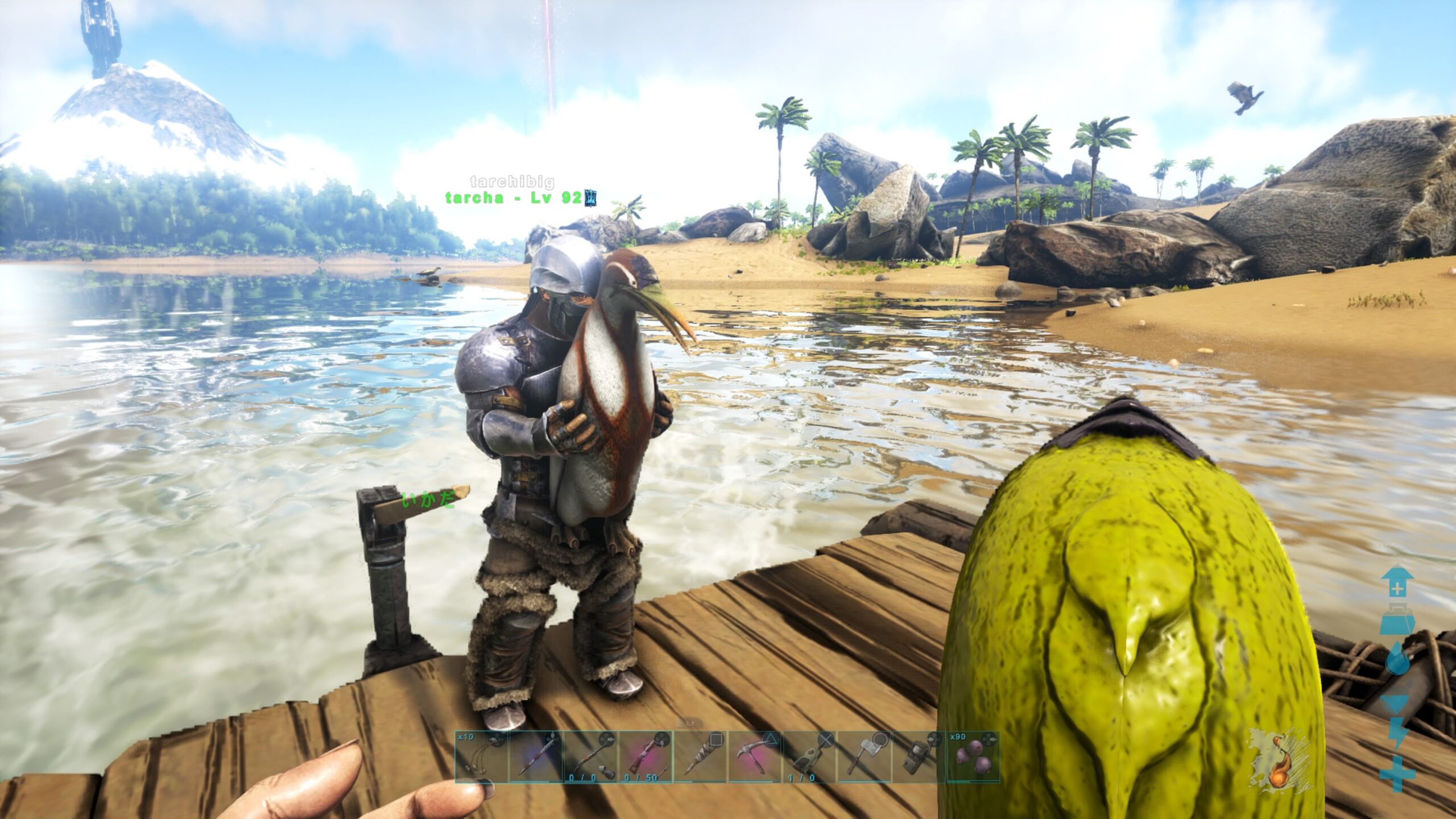Select the handheld device slot before the berries

pos(918,757)
